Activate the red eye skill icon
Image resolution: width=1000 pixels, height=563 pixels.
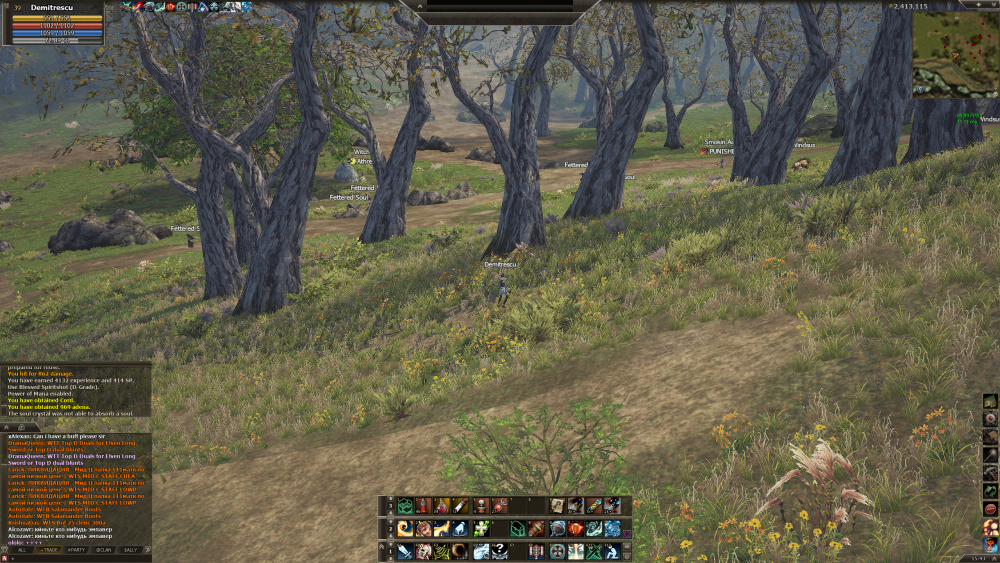[x=576, y=529]
